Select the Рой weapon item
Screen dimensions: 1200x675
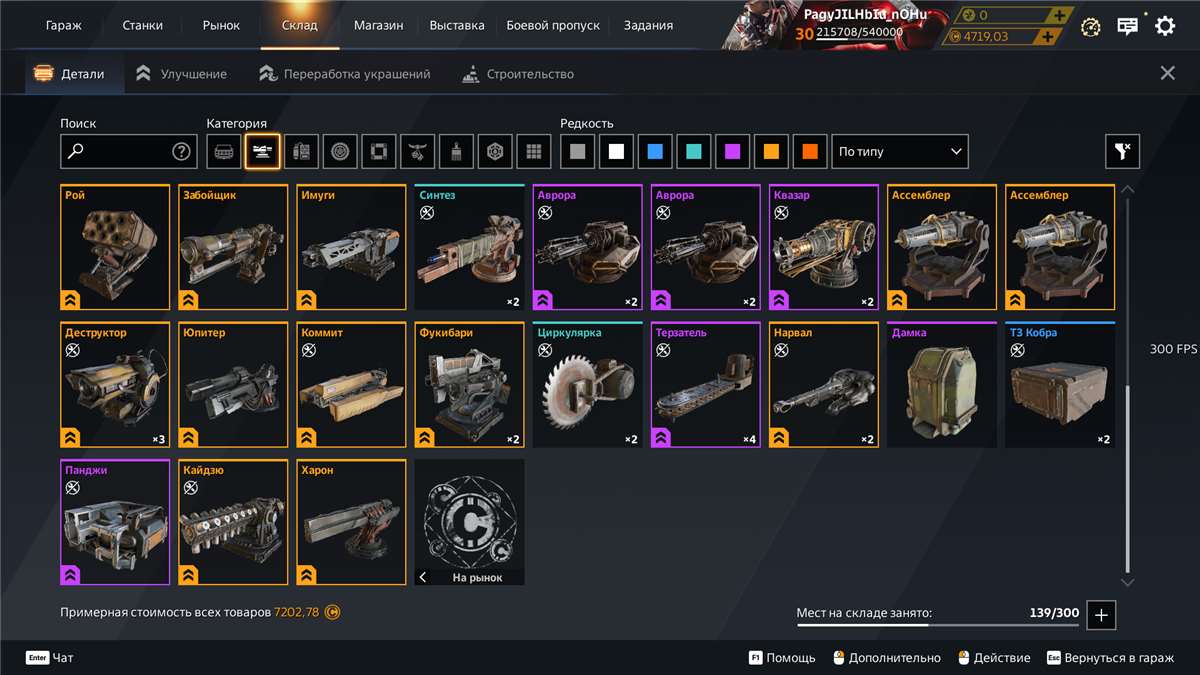pyautogui.click(x=115, y=247)
